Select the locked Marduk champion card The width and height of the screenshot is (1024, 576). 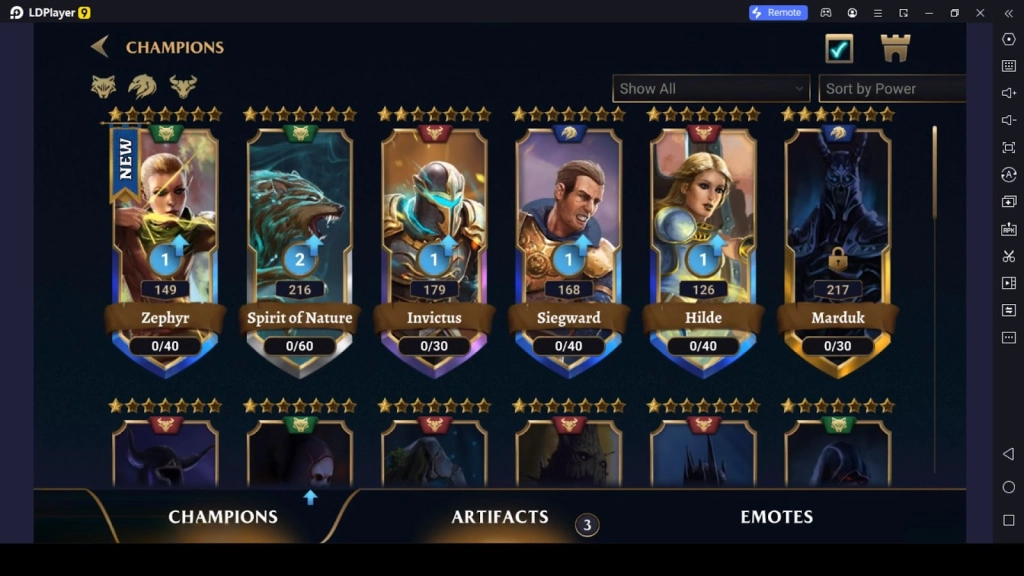[837, 240]
